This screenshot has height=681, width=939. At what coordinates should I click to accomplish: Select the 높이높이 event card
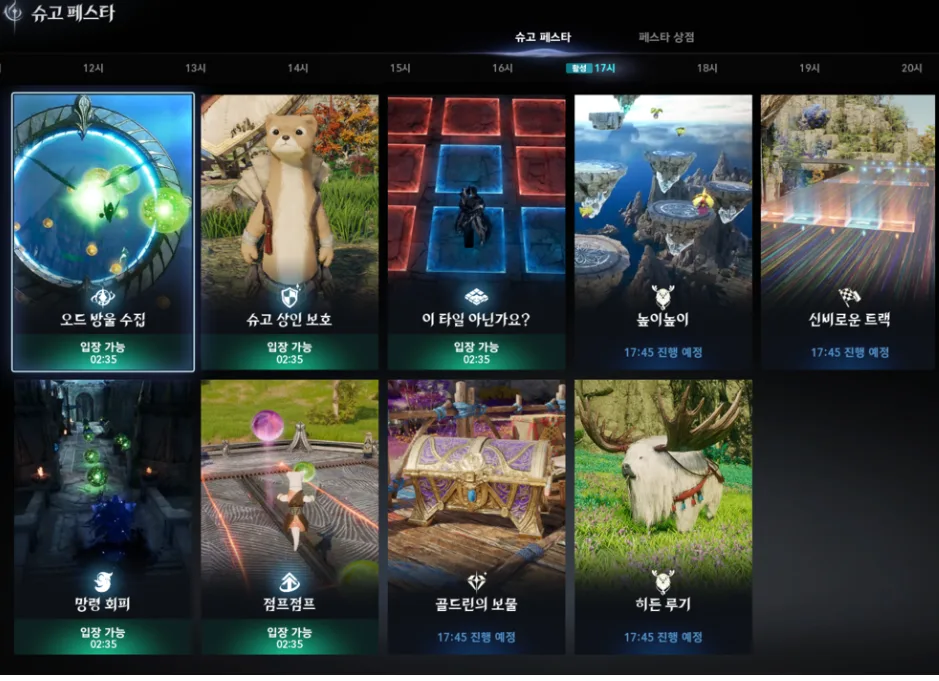coord(663,232)
